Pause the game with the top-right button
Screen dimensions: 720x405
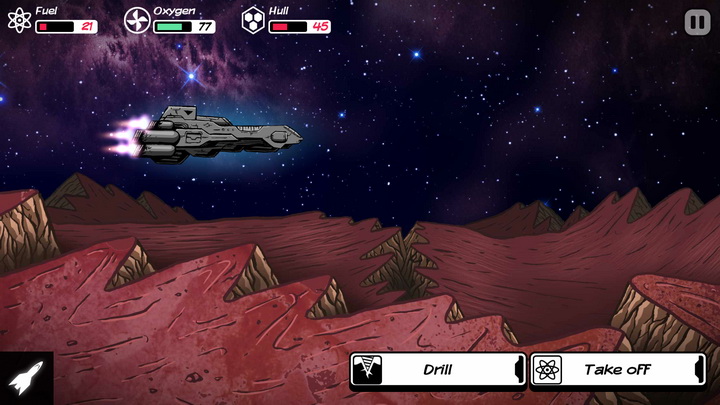click(697, 22)
